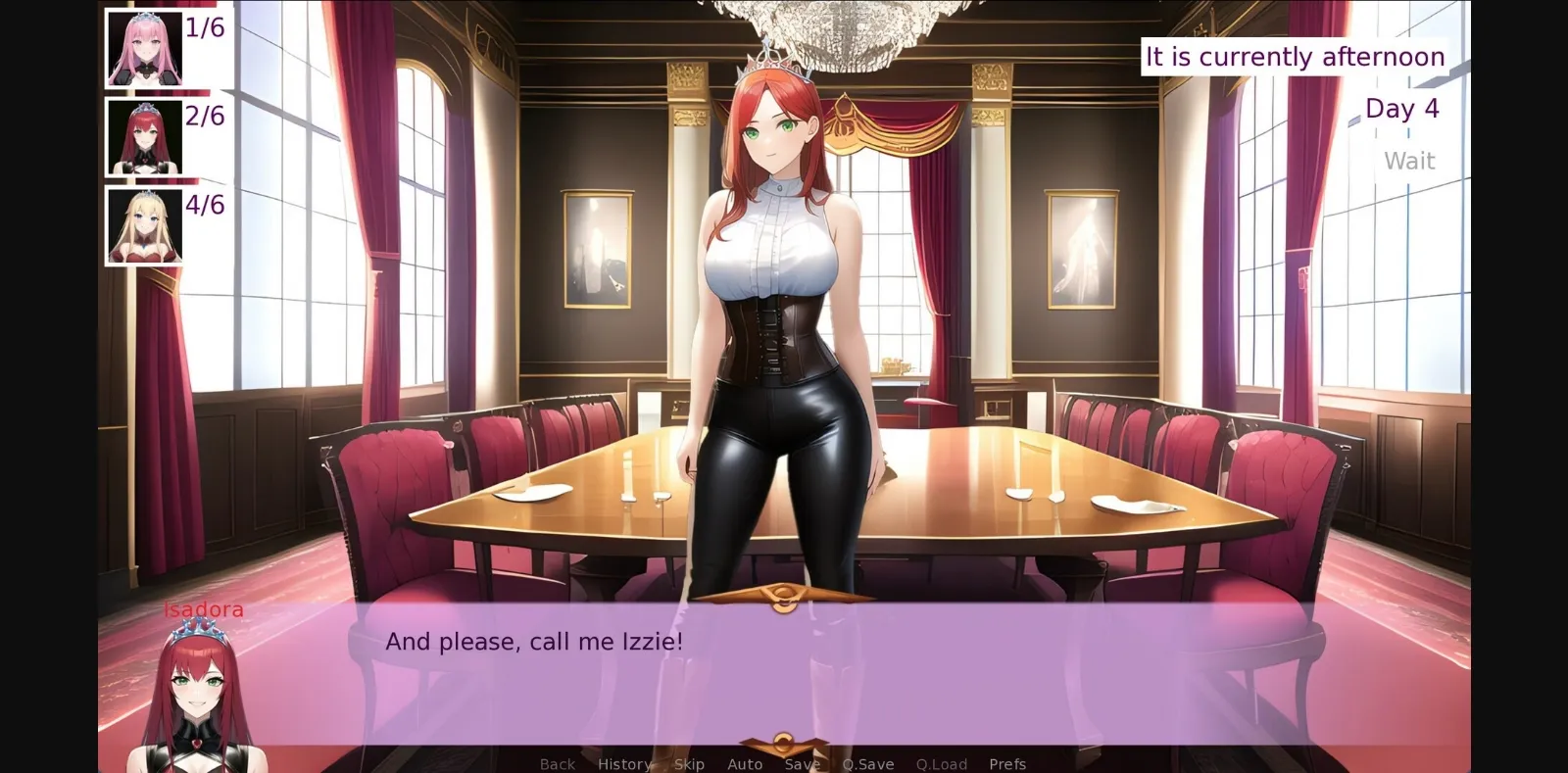Select the Isadora name label

coord(203,608)
